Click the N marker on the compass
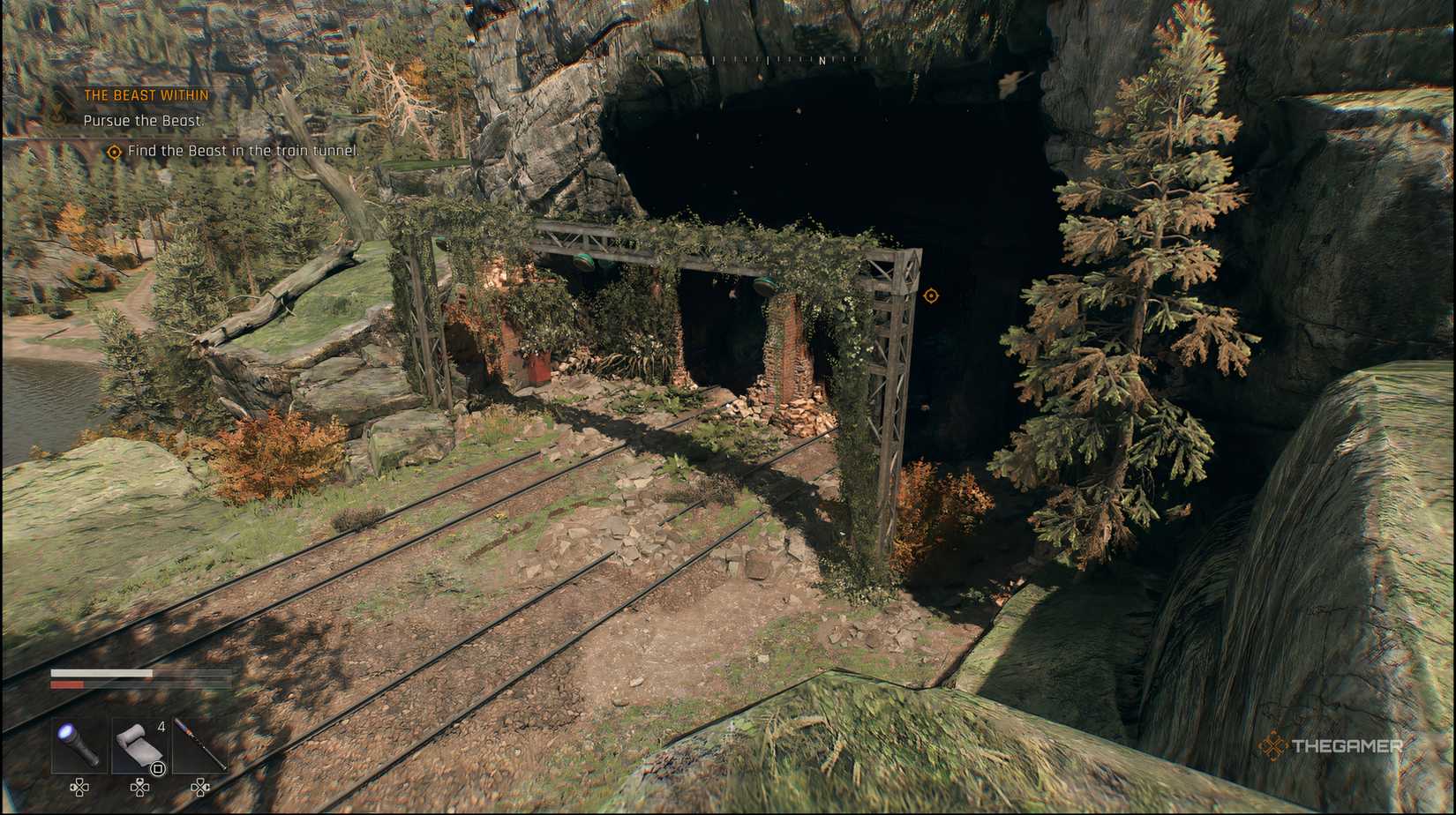Viewport: 1456px width, 815px height. [x=823, y=62]
